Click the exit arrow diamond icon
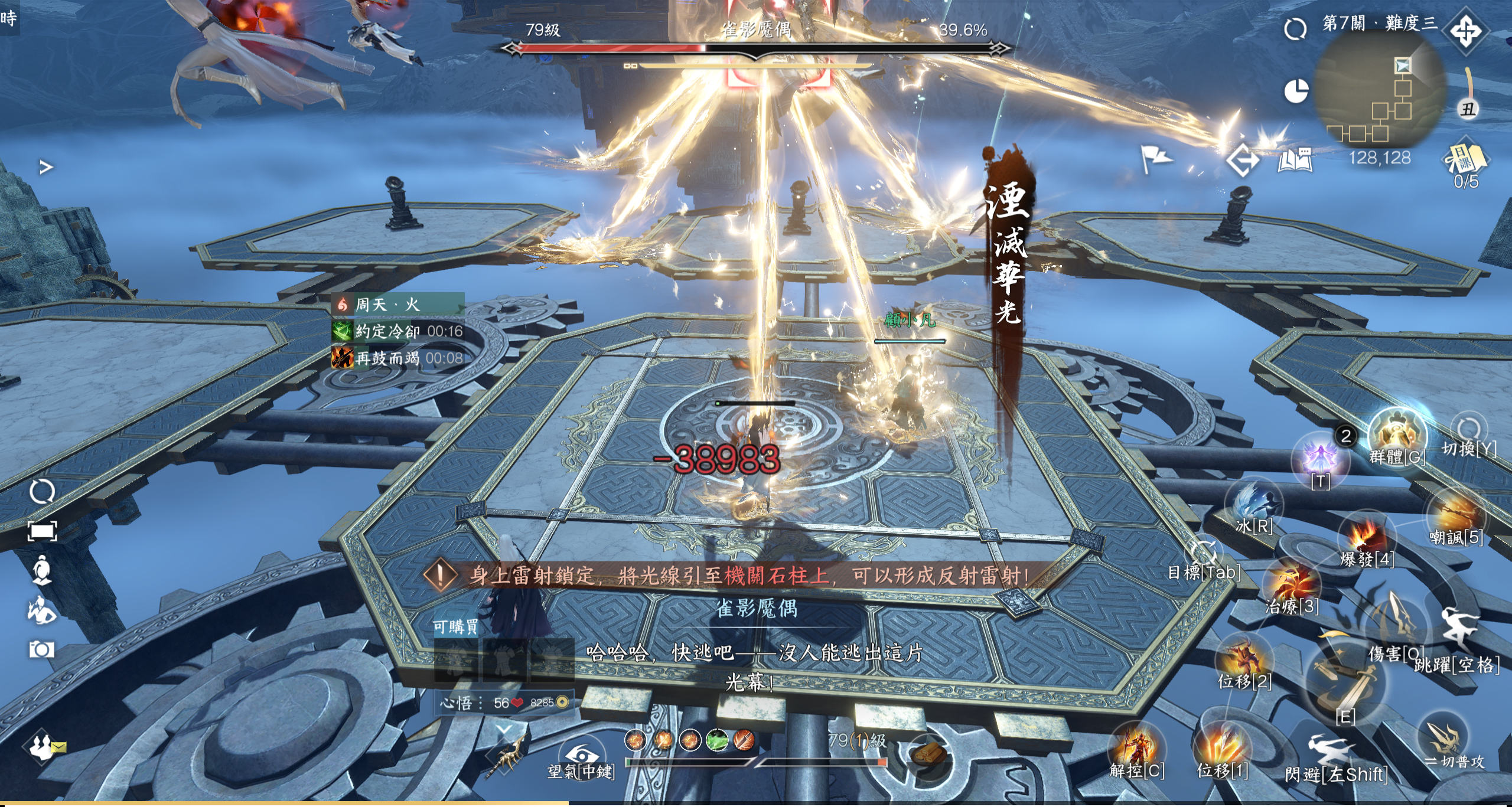Screen dimensions: 1512x807 coord(1242,159)
